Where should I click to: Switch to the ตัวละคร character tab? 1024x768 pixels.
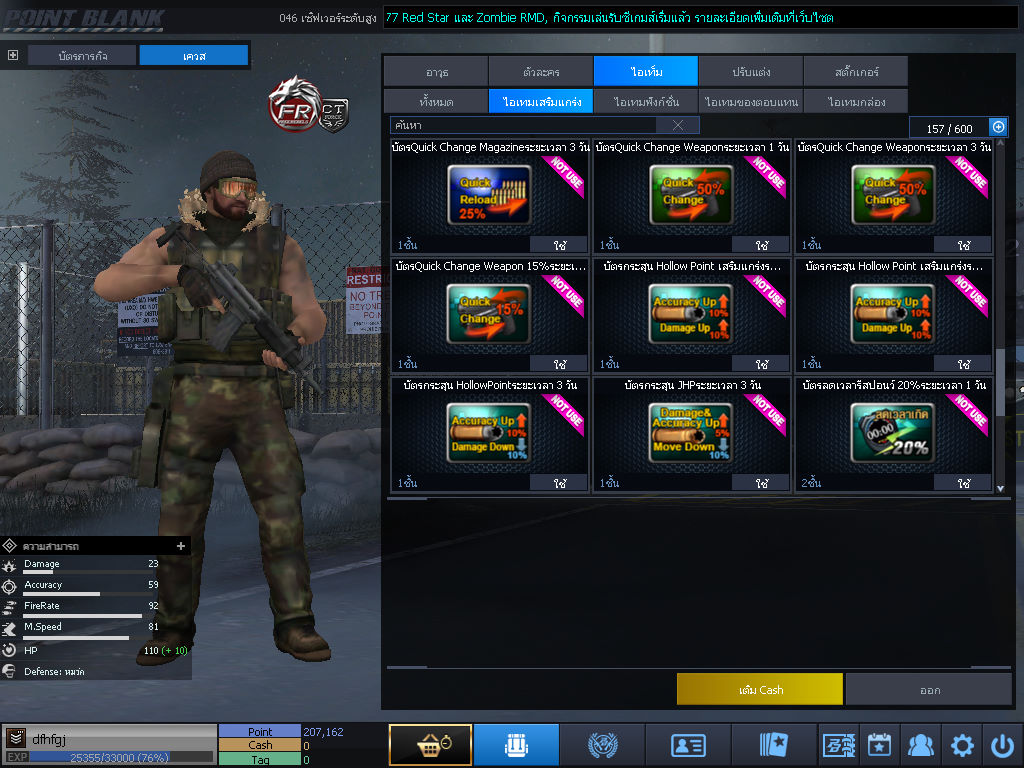click(x=541, y=72)
